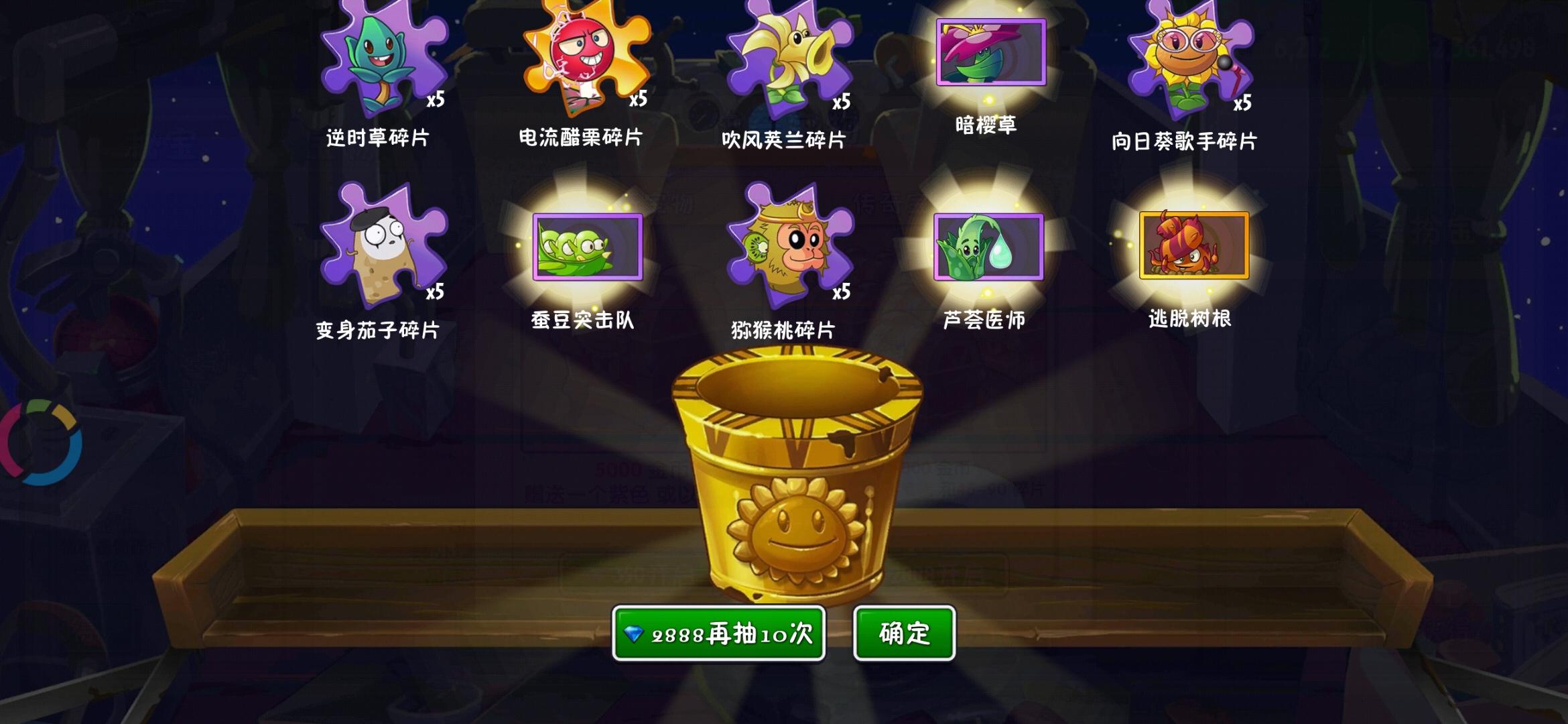This screenshot has height=724, width=1568.
Task: Confirm rewards with the 确定 button
Action: pyautogui.click(x=904, y=633)
